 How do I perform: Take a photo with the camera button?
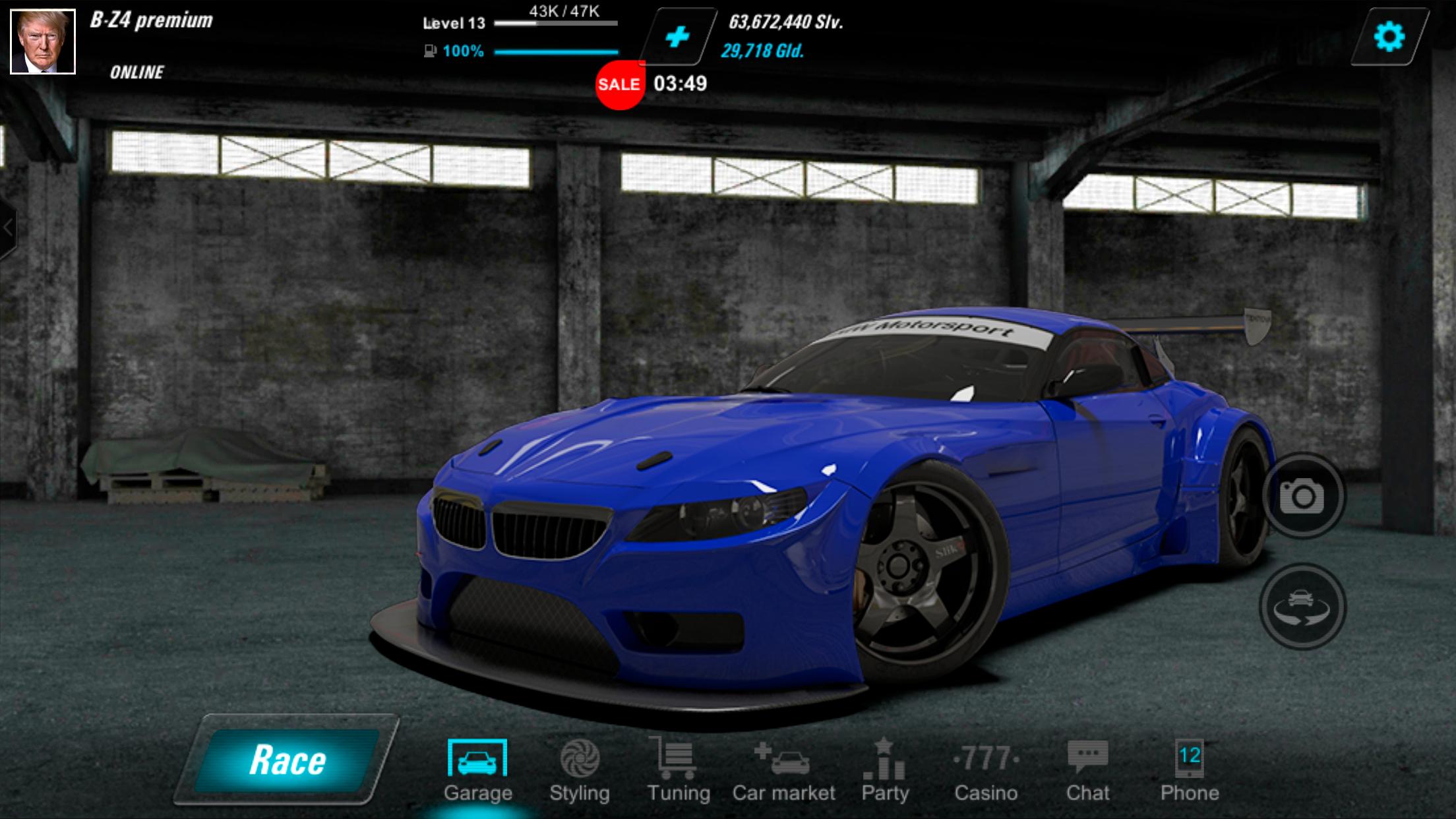(x=1302, y=496)
